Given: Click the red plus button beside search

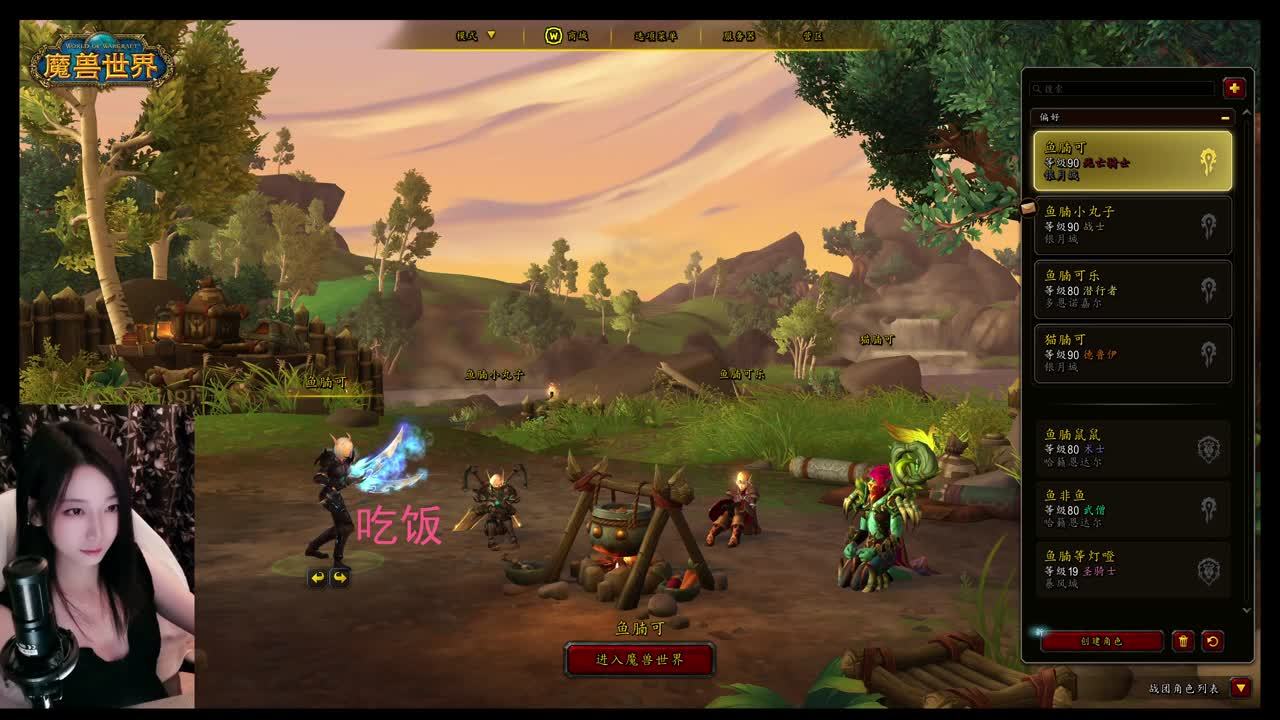Looking at the screenshot, I should pyautogui.click(x=1234, y=88).
